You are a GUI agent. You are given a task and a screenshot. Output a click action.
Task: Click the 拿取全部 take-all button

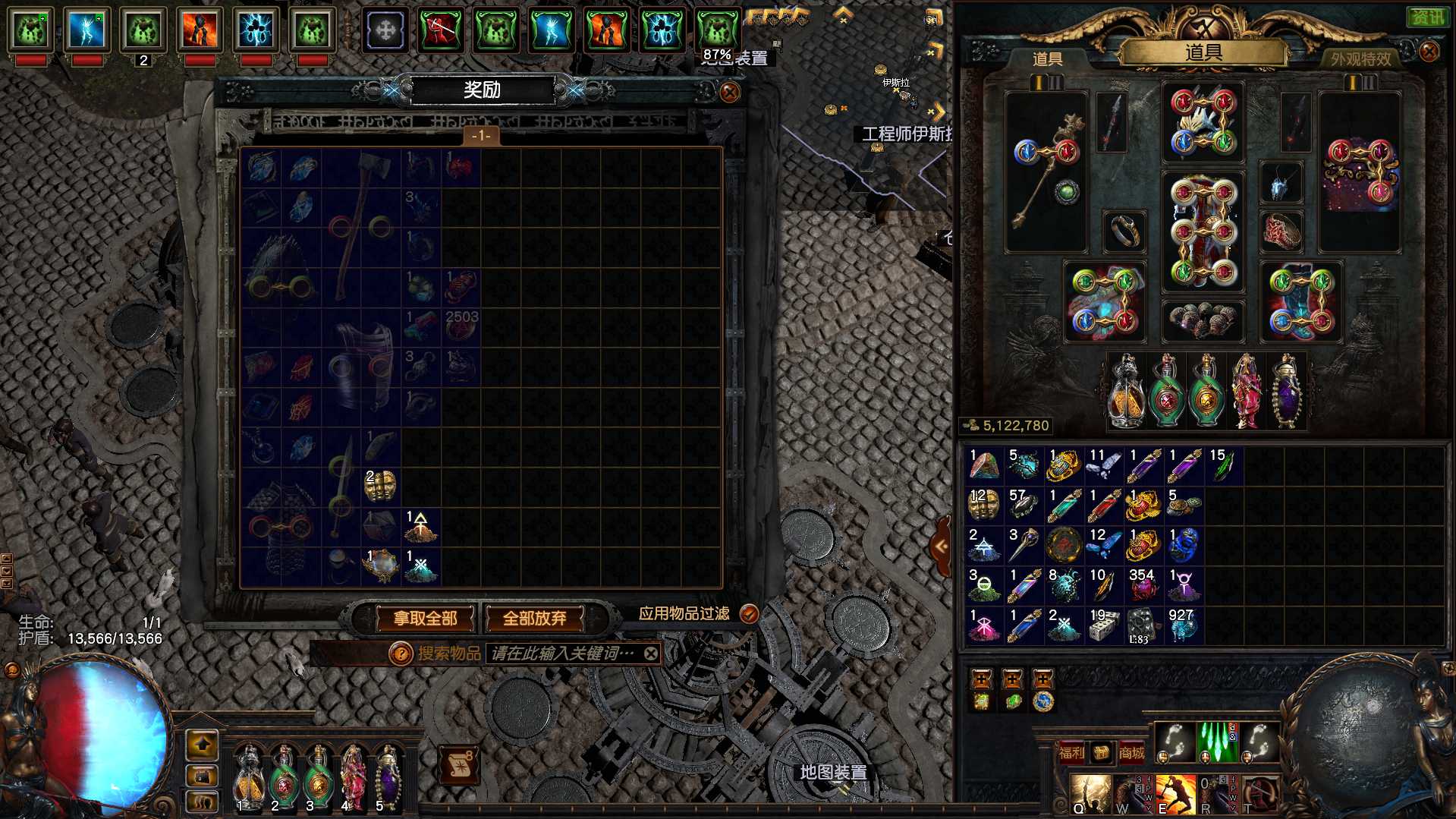pyautogui.click(x=425, y=619)
